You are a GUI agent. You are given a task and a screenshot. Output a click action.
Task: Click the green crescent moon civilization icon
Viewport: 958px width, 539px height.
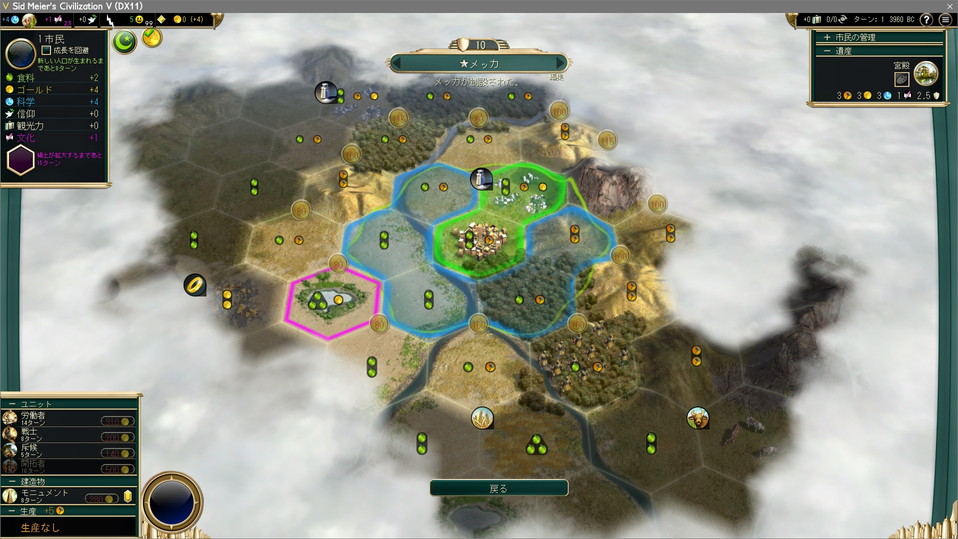click(x=125, y=42)
